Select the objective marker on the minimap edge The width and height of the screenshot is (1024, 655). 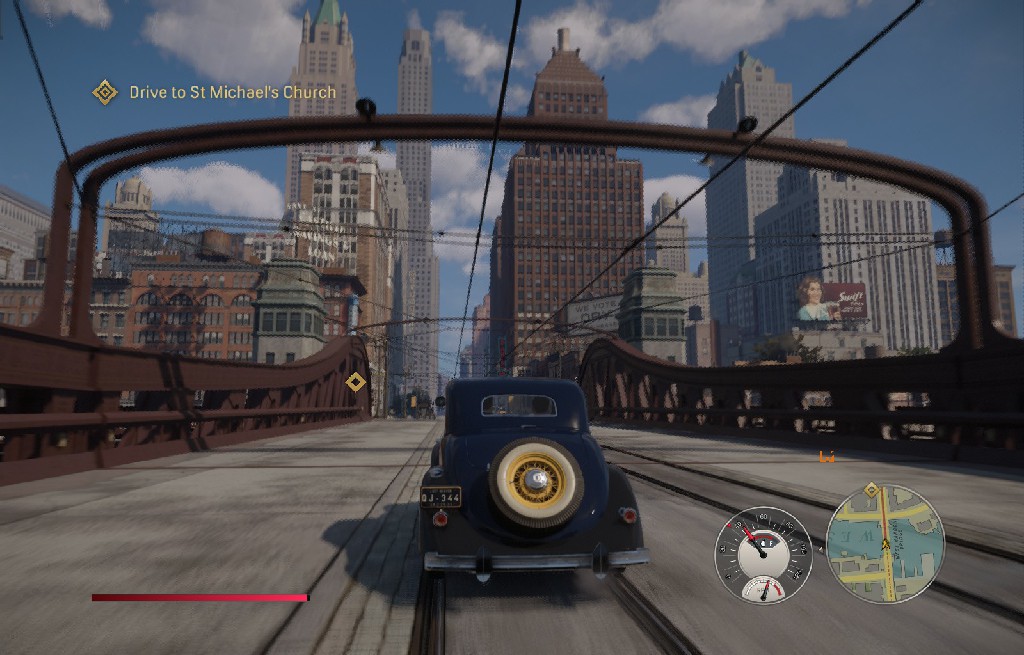871,490
